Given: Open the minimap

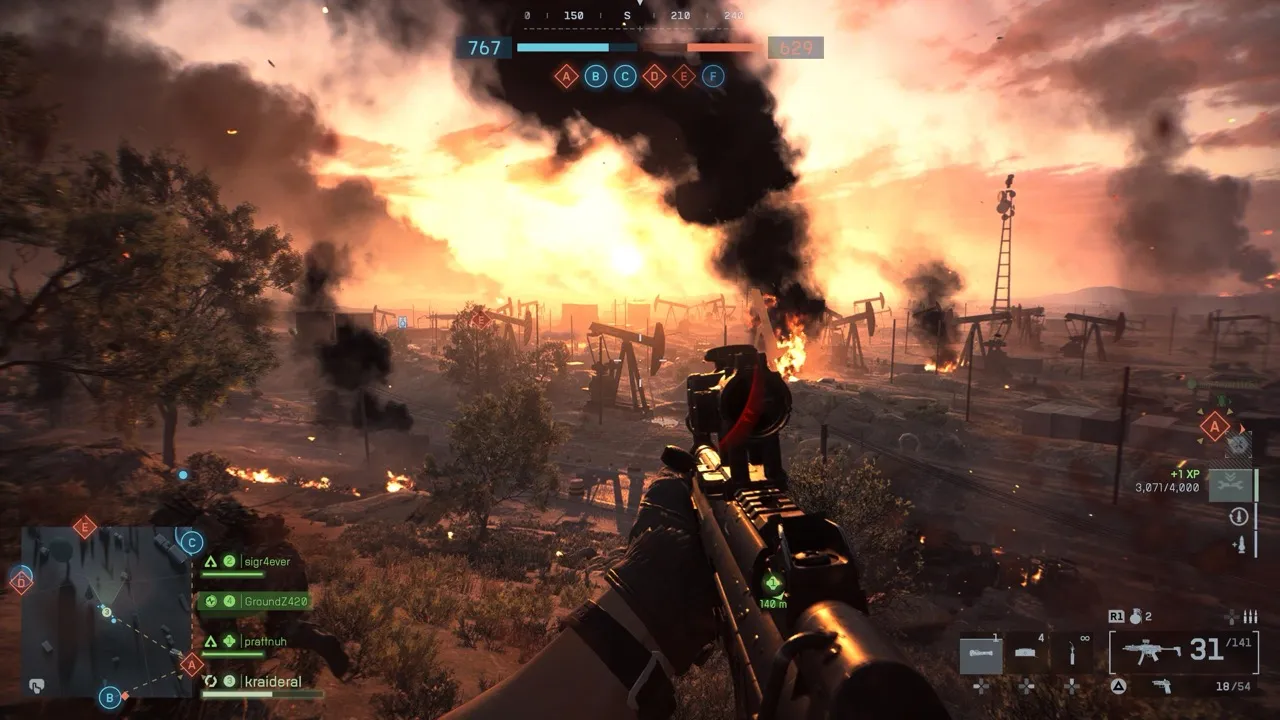Looking at the screenshot, I should click(x=105, y=612).
